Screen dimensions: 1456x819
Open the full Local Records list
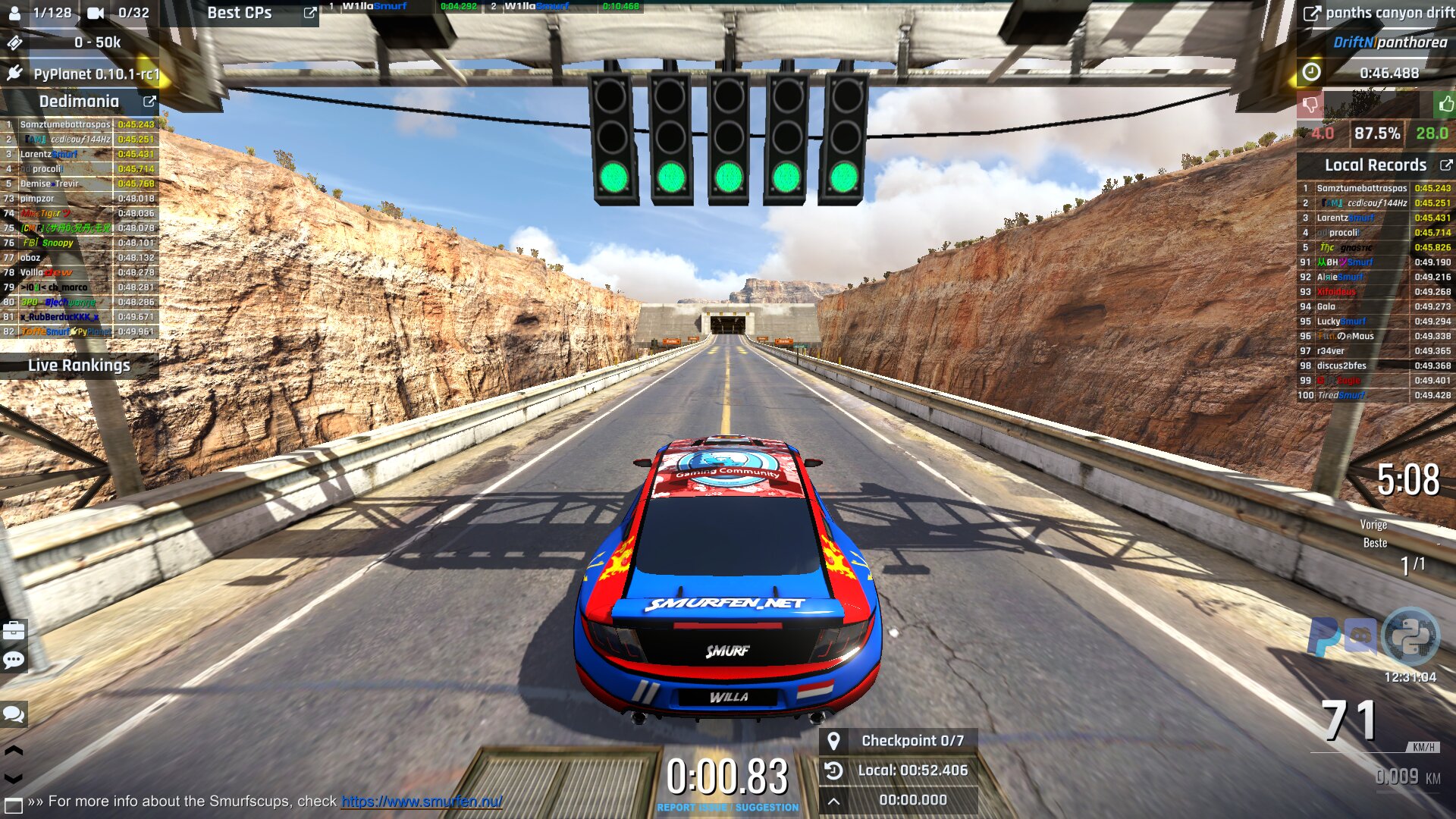[1445, 165]
